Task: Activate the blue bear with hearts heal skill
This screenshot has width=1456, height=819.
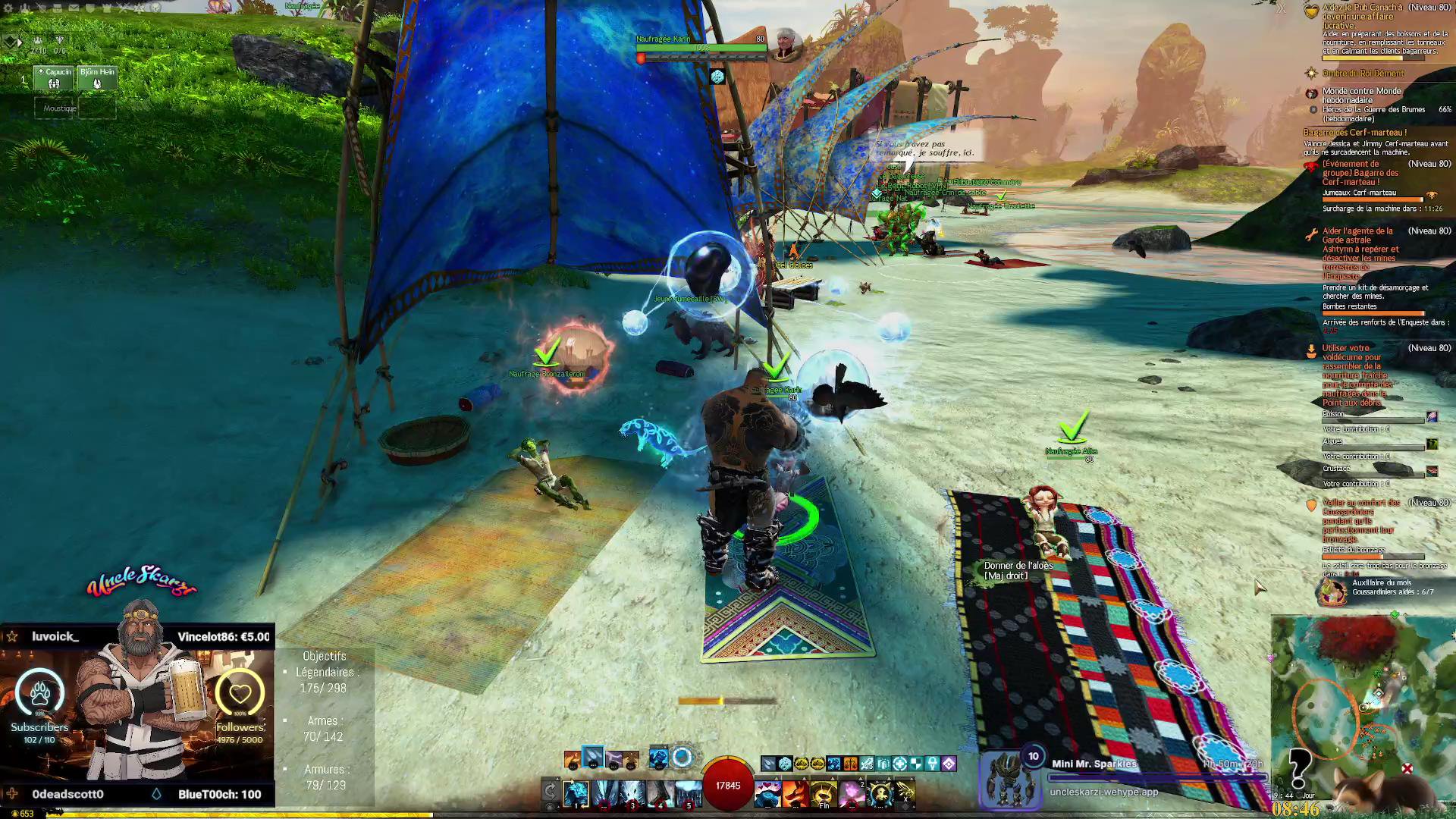Action: 767,794
